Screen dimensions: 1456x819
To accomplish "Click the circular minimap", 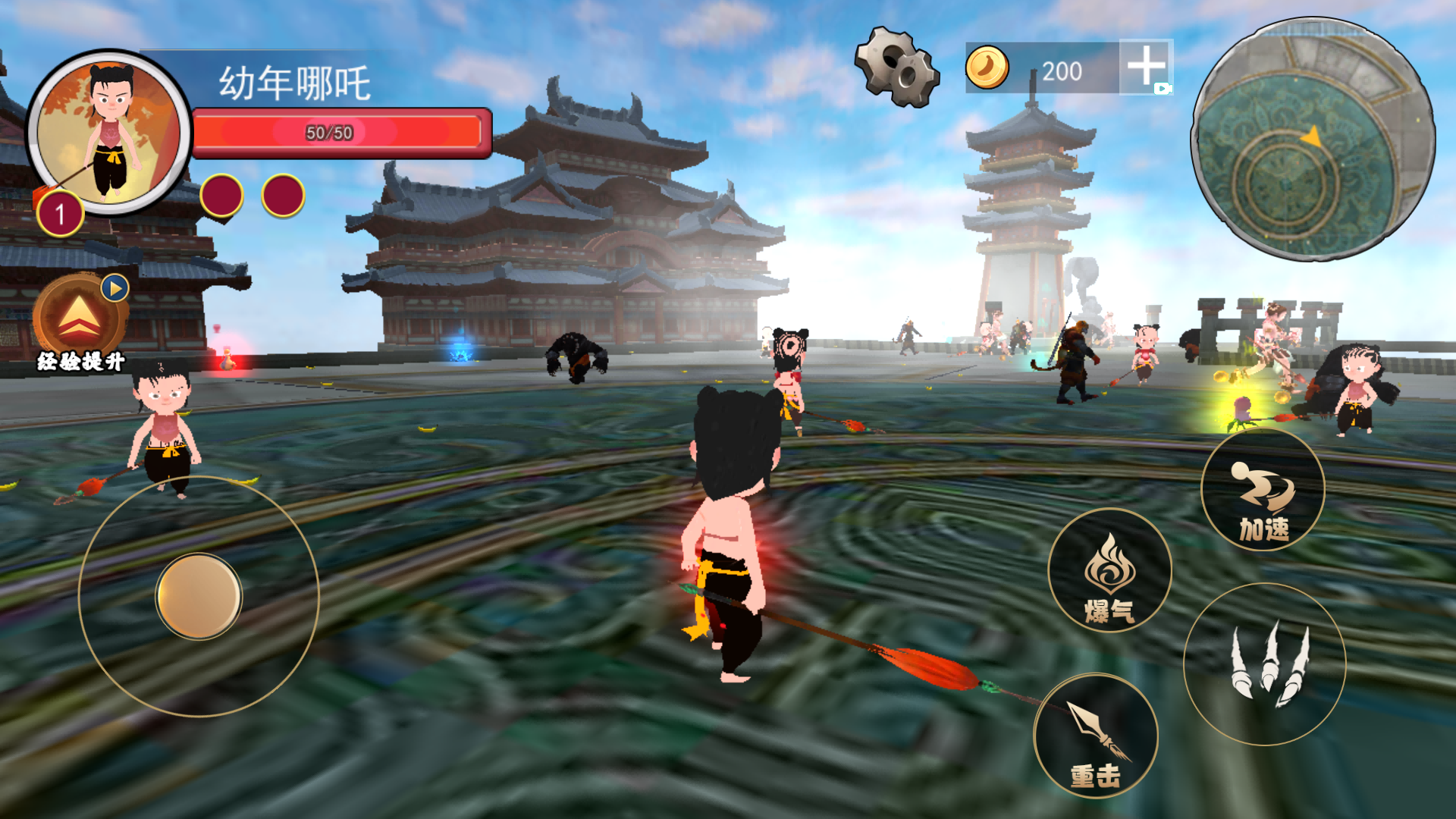I will coord(1313,140).
